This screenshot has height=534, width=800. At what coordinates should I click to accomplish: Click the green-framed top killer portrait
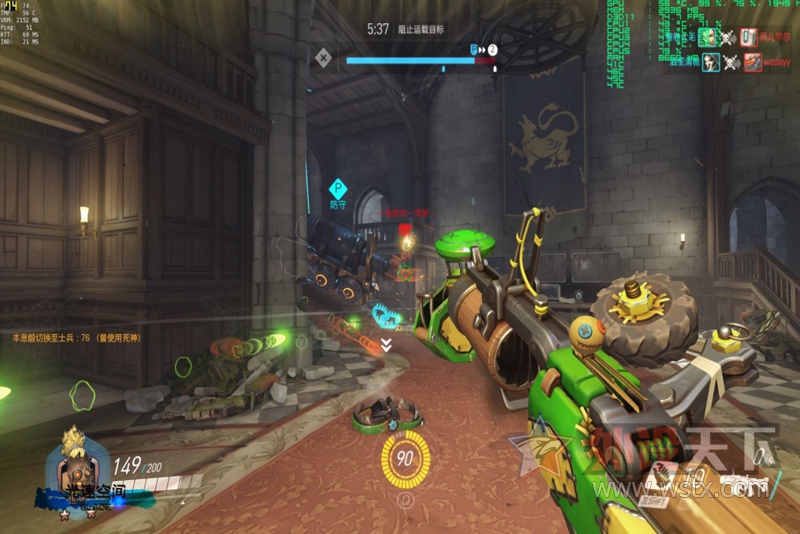pyautogui.click(x=708, y=37)
